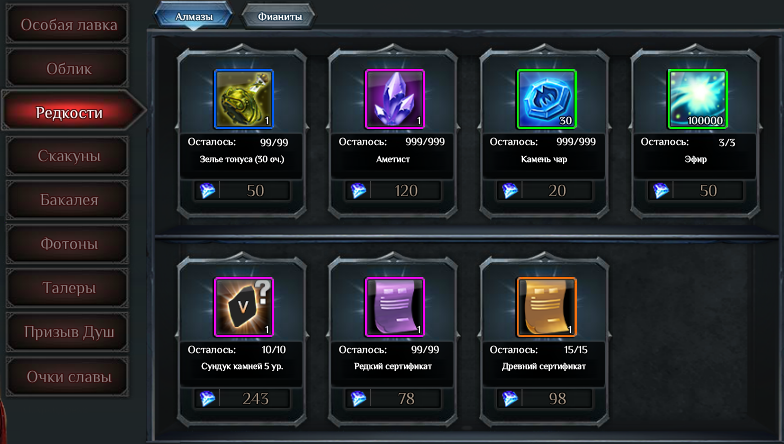Choose the Редкости category
Viewport: 784px width, 444px height.
click(x=69, y=113)
